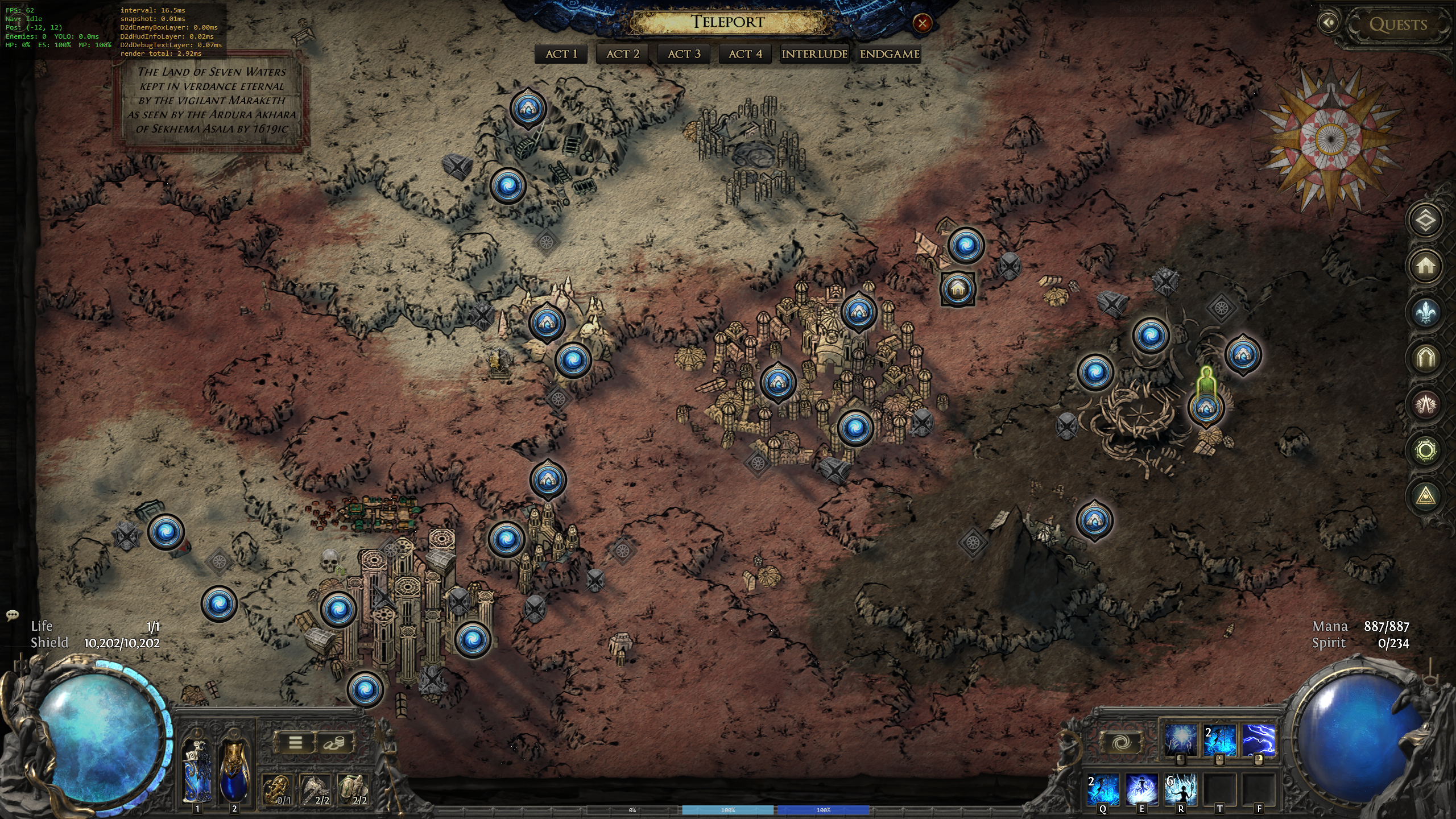The height and width of the screenshot is (819, 1456).
Task: Select the Act 4 tab
Action: pyautogui.click(x=745, y=54)
